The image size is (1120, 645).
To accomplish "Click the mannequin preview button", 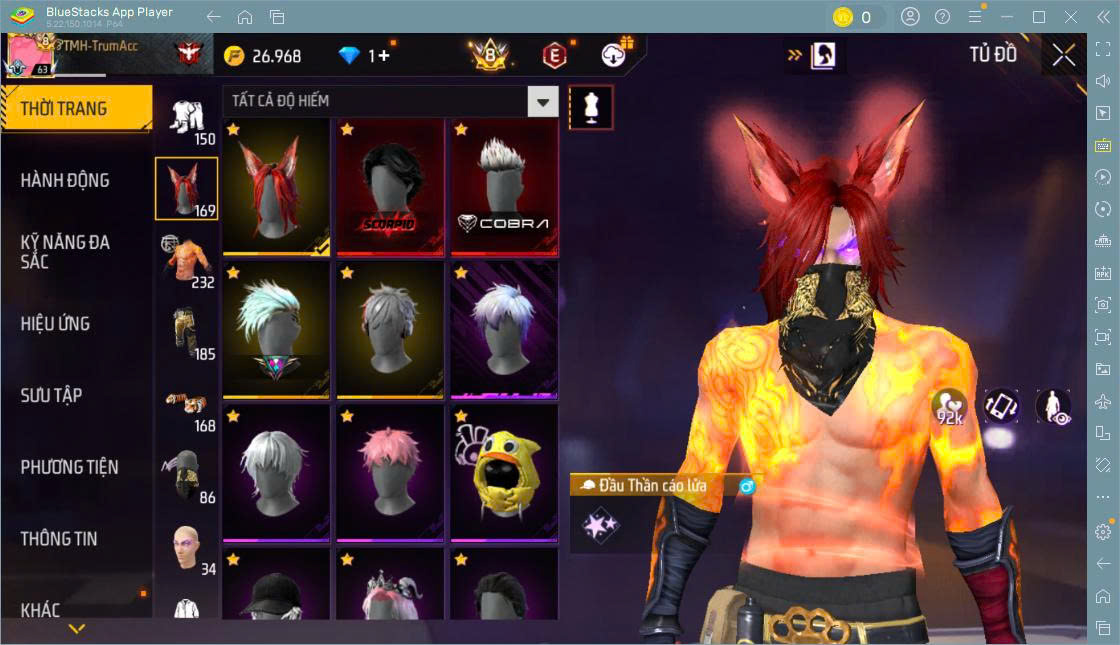I will pyautogui.click(x=591, y=106).
